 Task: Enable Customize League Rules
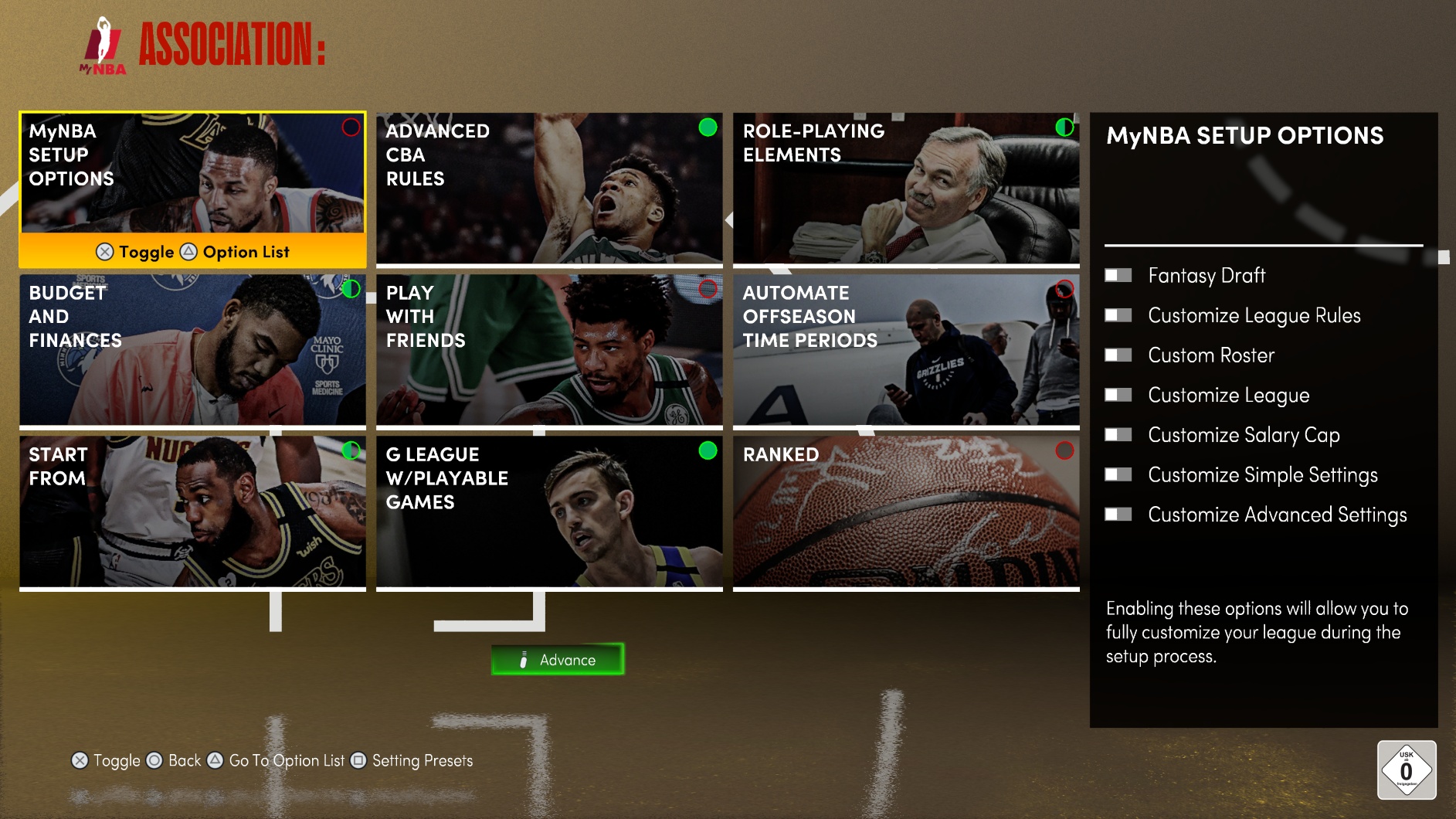1118,315
